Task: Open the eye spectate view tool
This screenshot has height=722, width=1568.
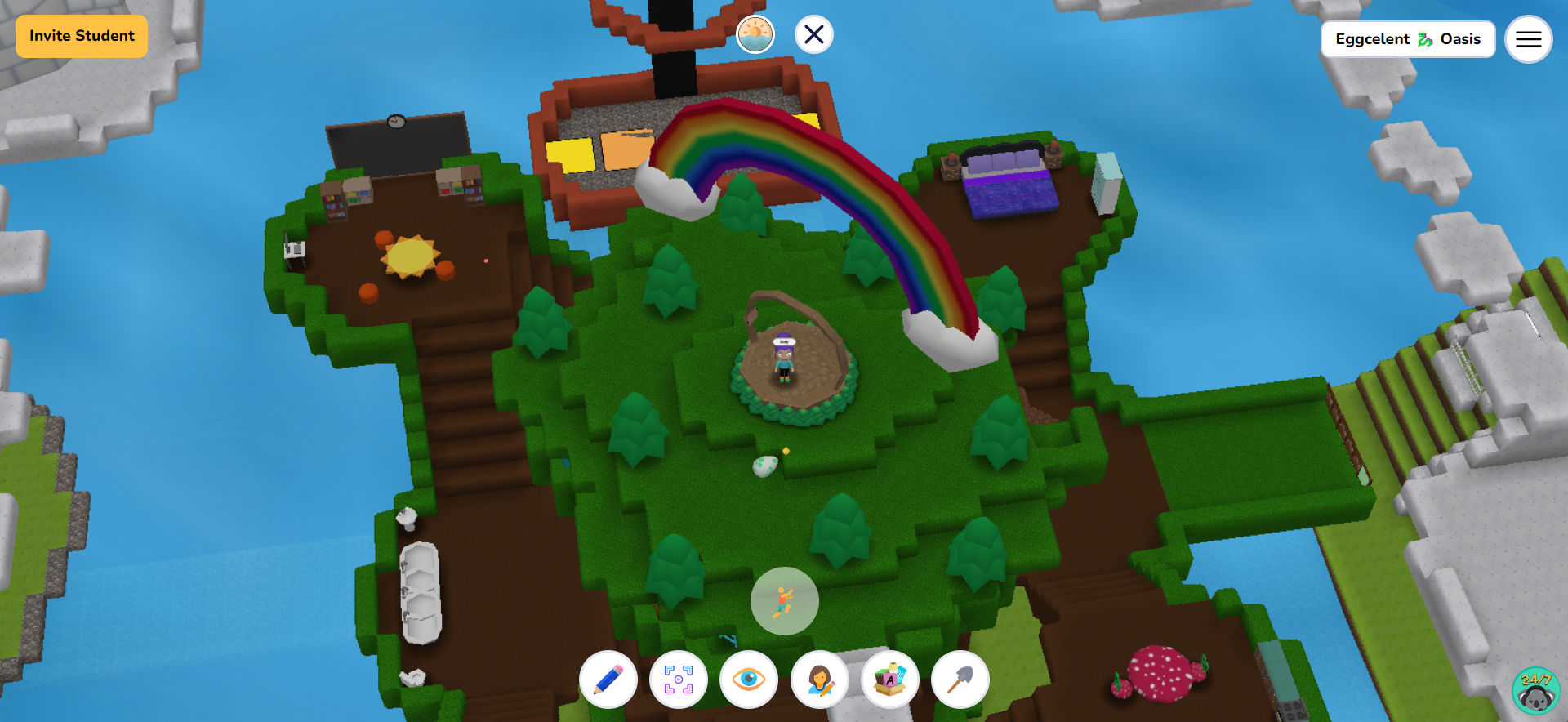Action: click(x=749, y=680)
